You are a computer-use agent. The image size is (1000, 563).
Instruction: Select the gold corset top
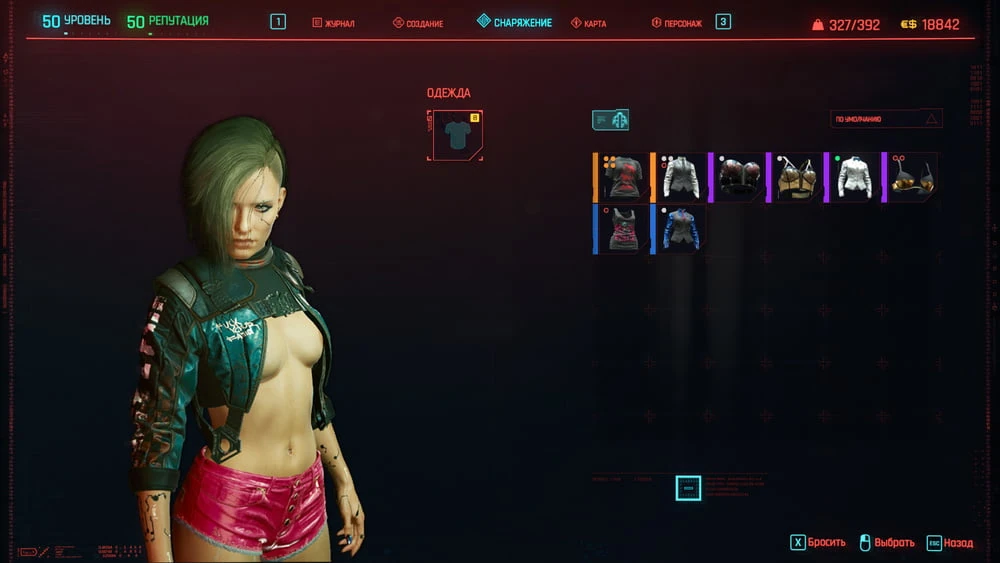797,177
